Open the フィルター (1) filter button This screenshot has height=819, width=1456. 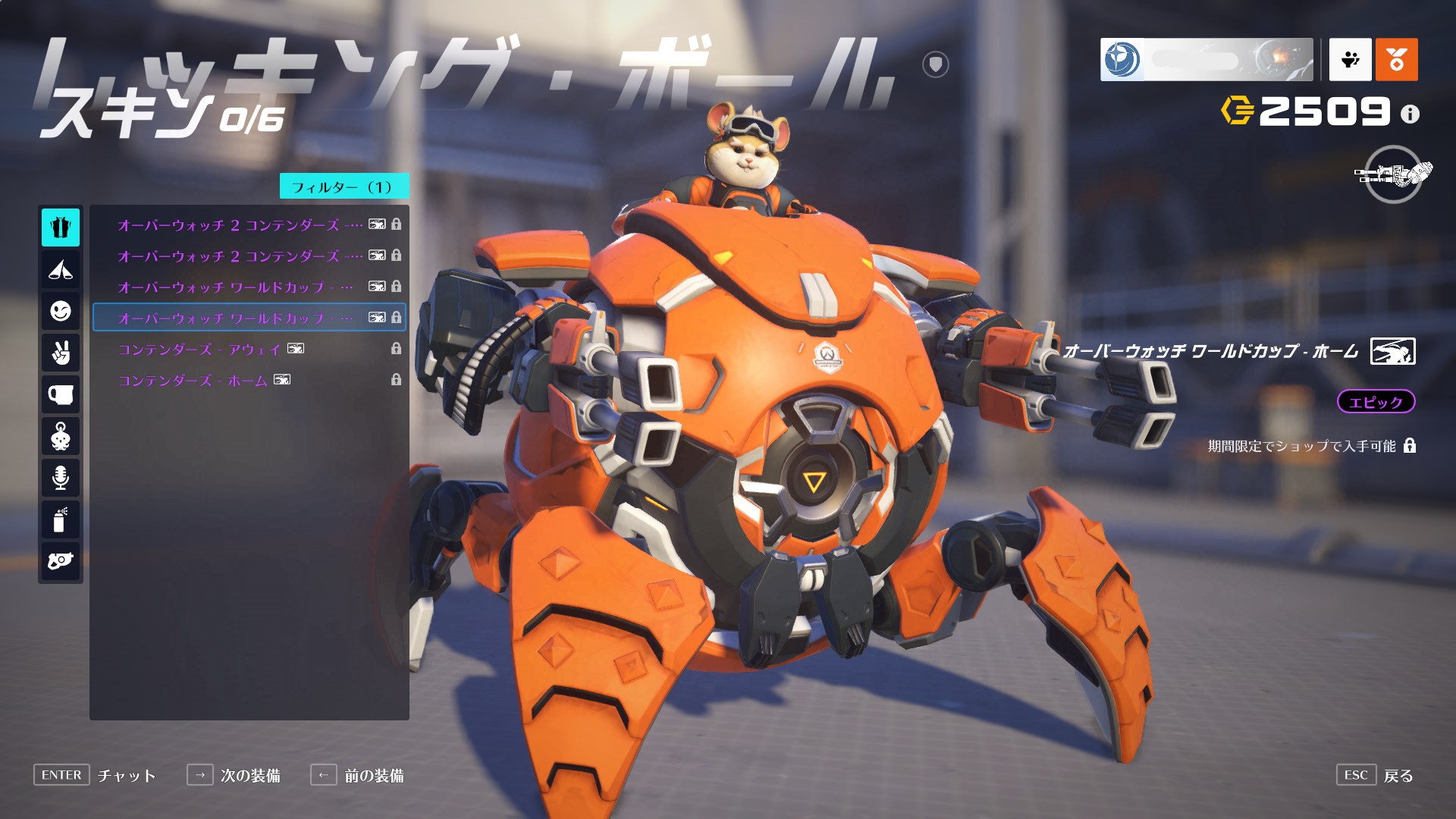344,187
